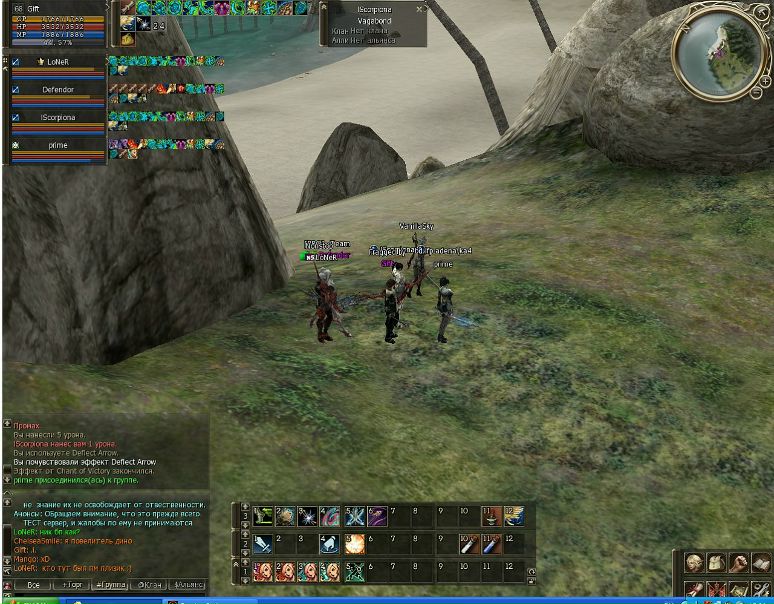Use the fiery explosion skill on the hotbar
The image size is (774, 604).
[x=354, y=544]
